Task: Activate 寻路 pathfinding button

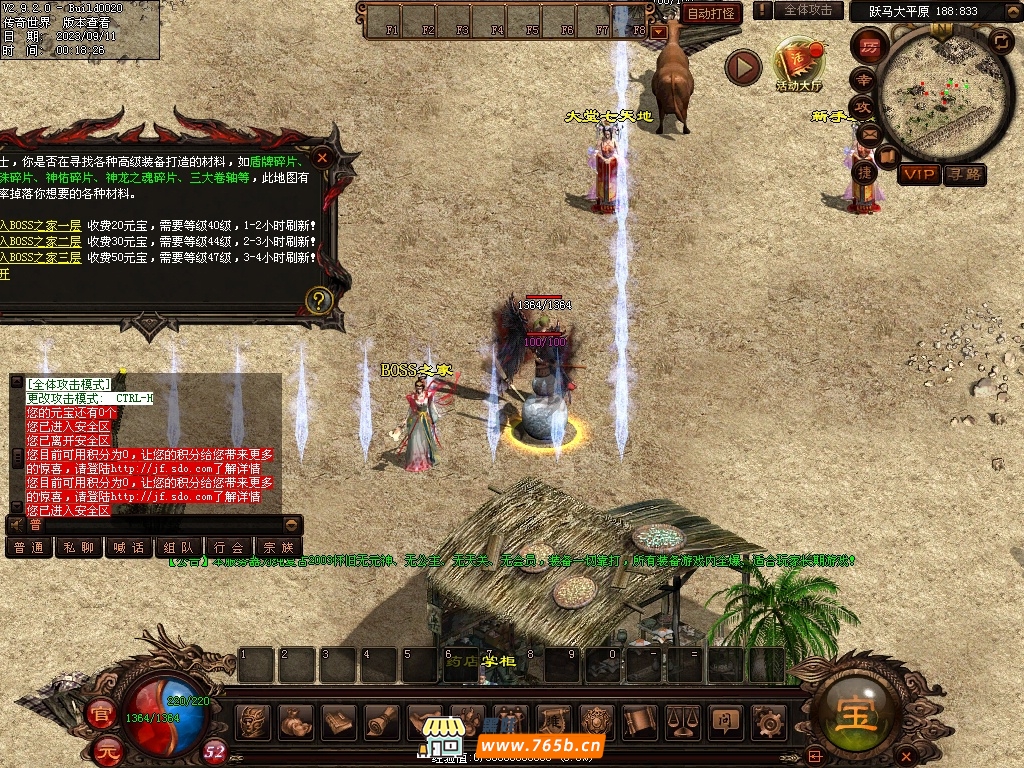Action: coord(965,175)
